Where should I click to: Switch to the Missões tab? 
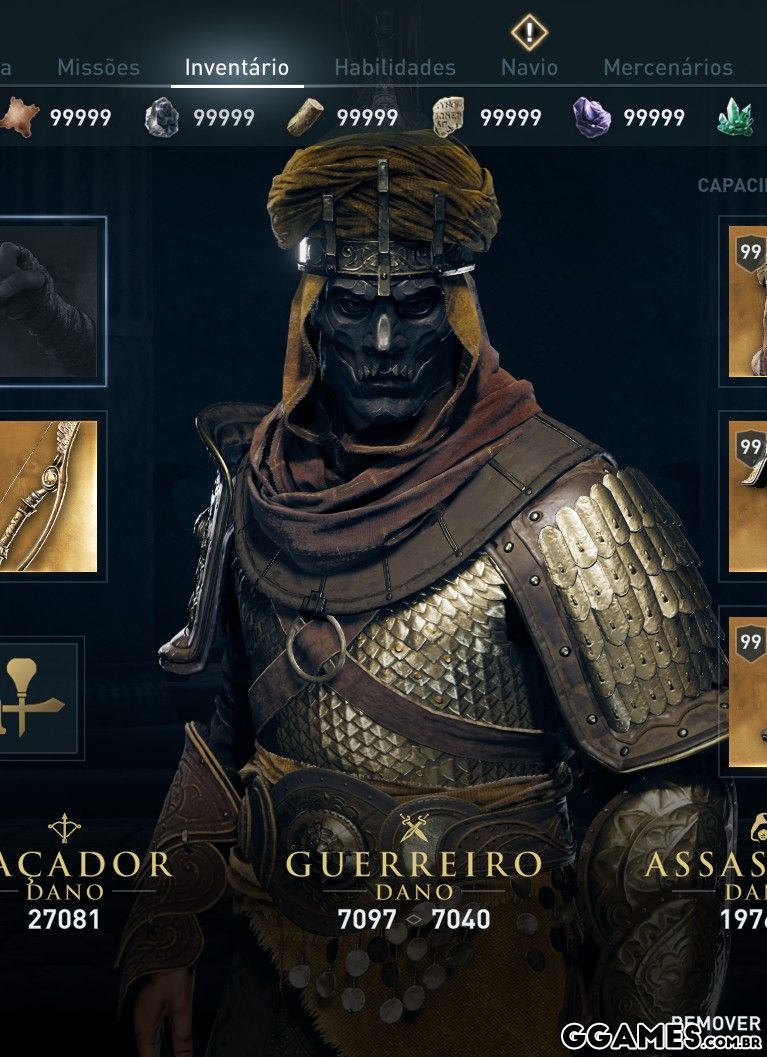98,68
